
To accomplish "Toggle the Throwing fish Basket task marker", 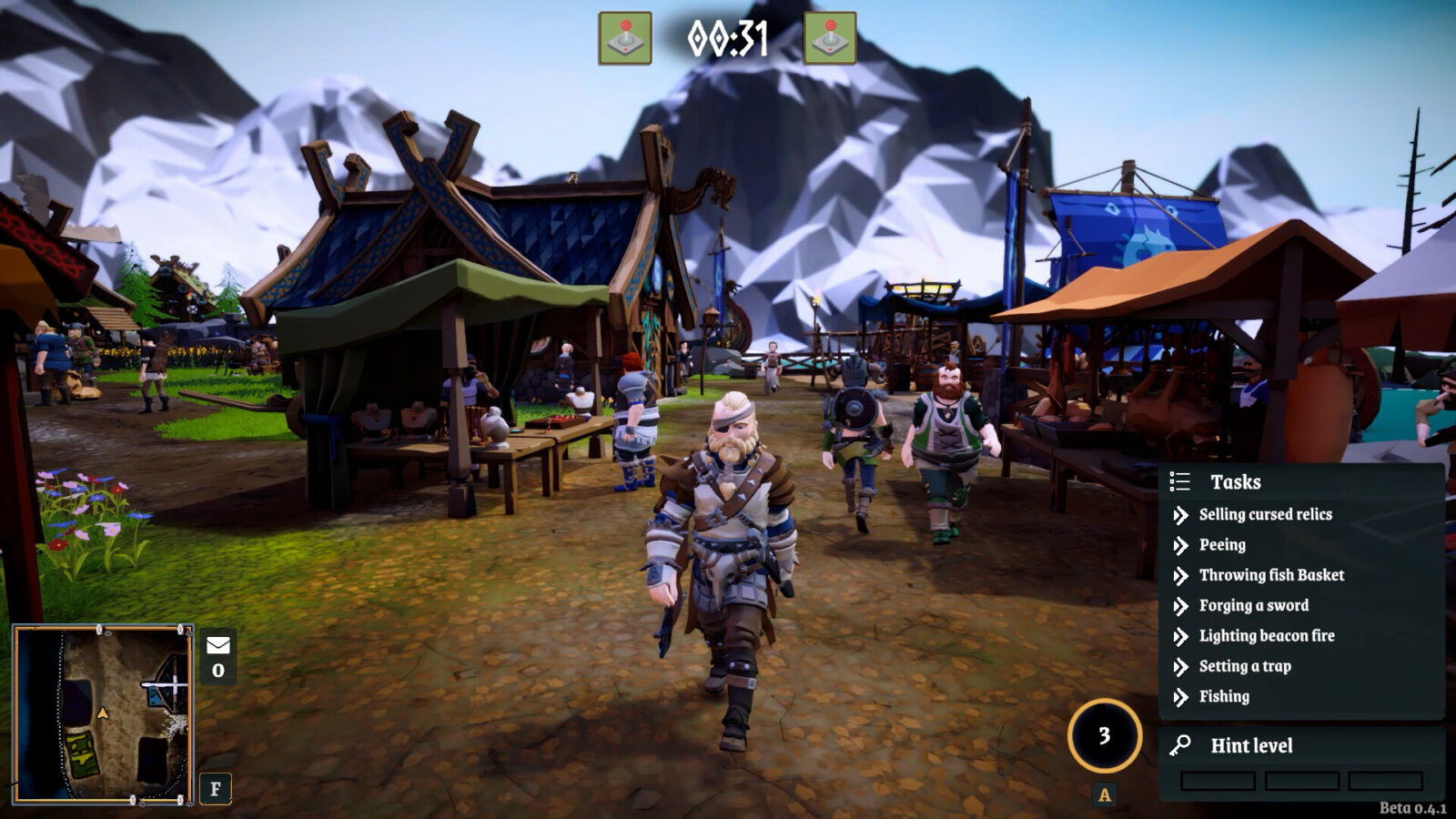I will (x=1179, y=575).
